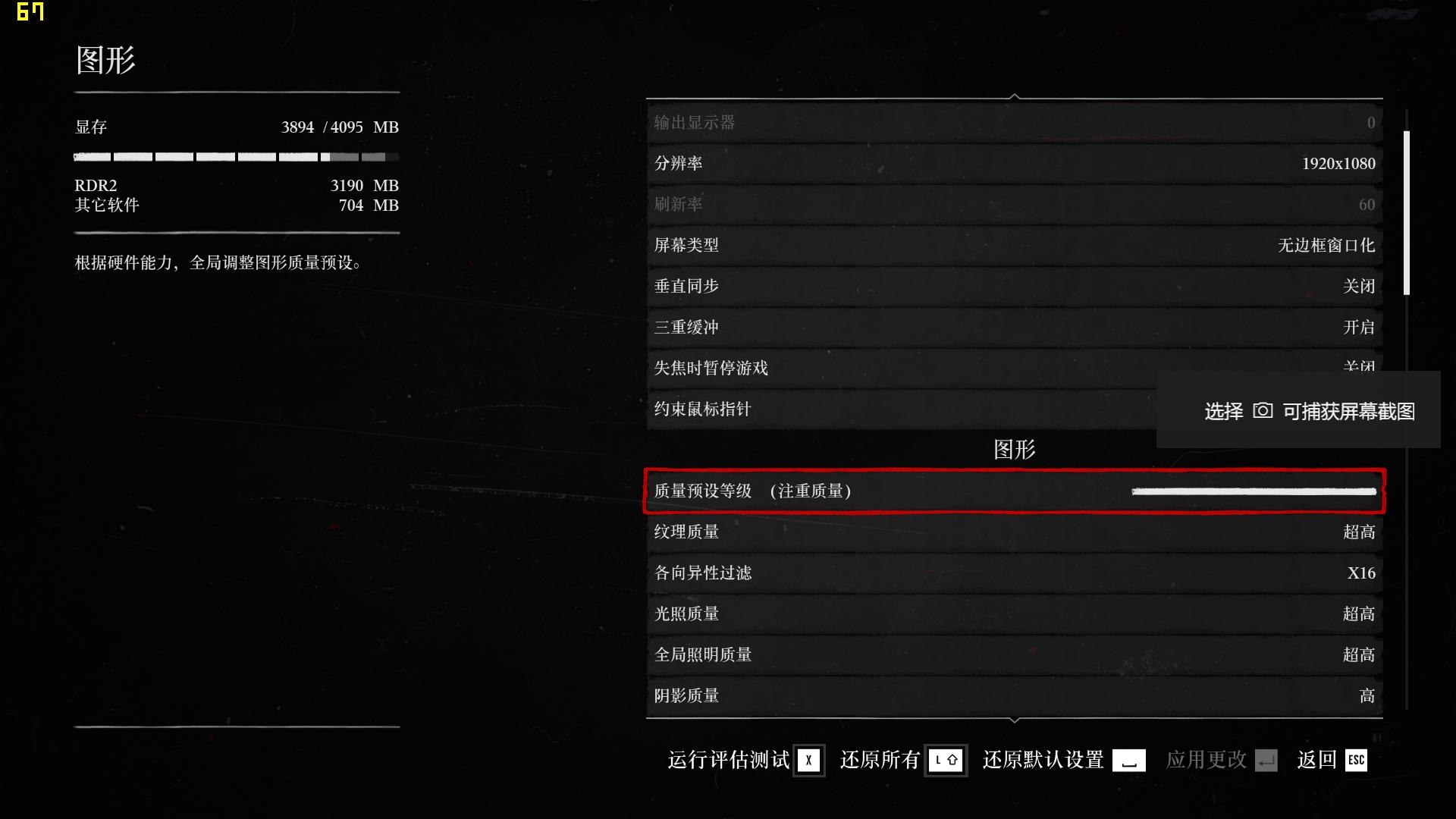The height and width of the screenshot is (819, 1456).
Task: Enable 失焦时暂停游戏
Action: 1015,369
